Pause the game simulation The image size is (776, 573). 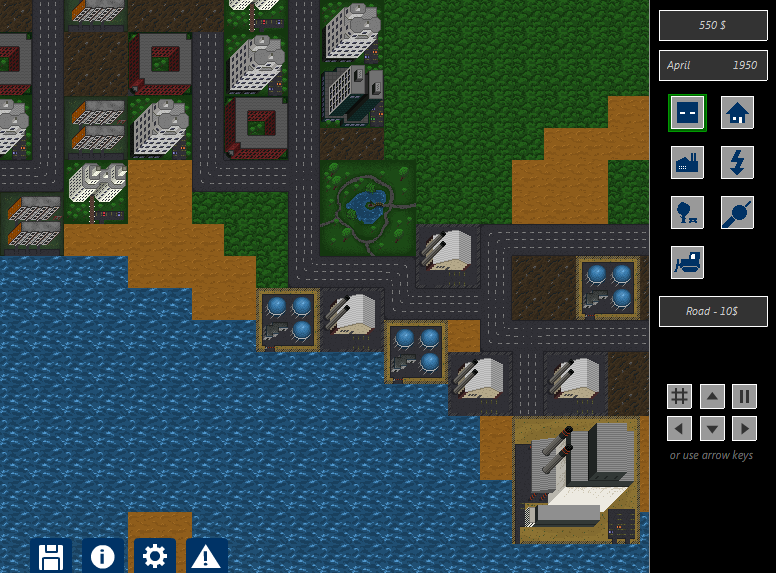point(744,396)
